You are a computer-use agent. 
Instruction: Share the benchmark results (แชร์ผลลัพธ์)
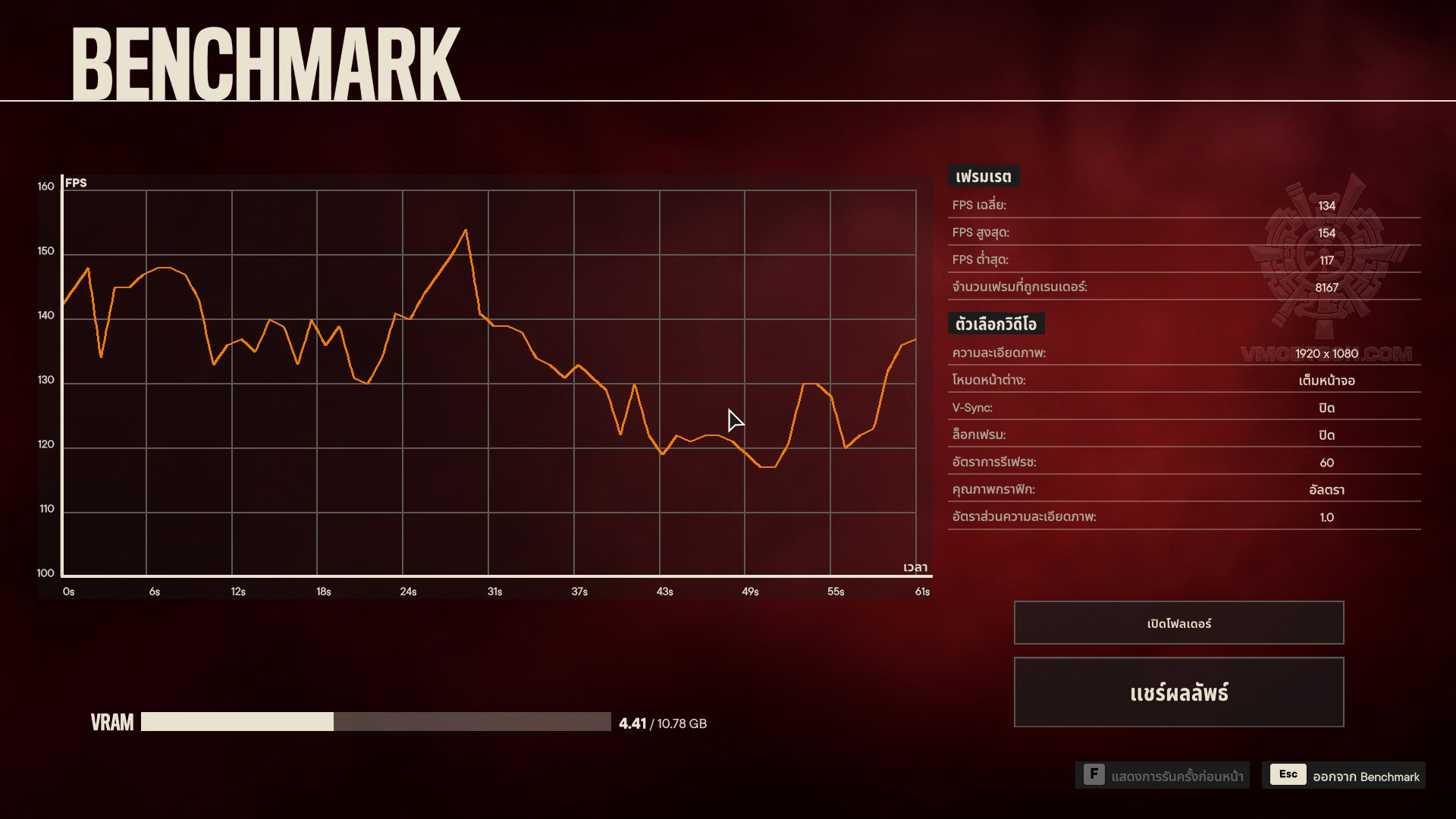pos(1178,692)
